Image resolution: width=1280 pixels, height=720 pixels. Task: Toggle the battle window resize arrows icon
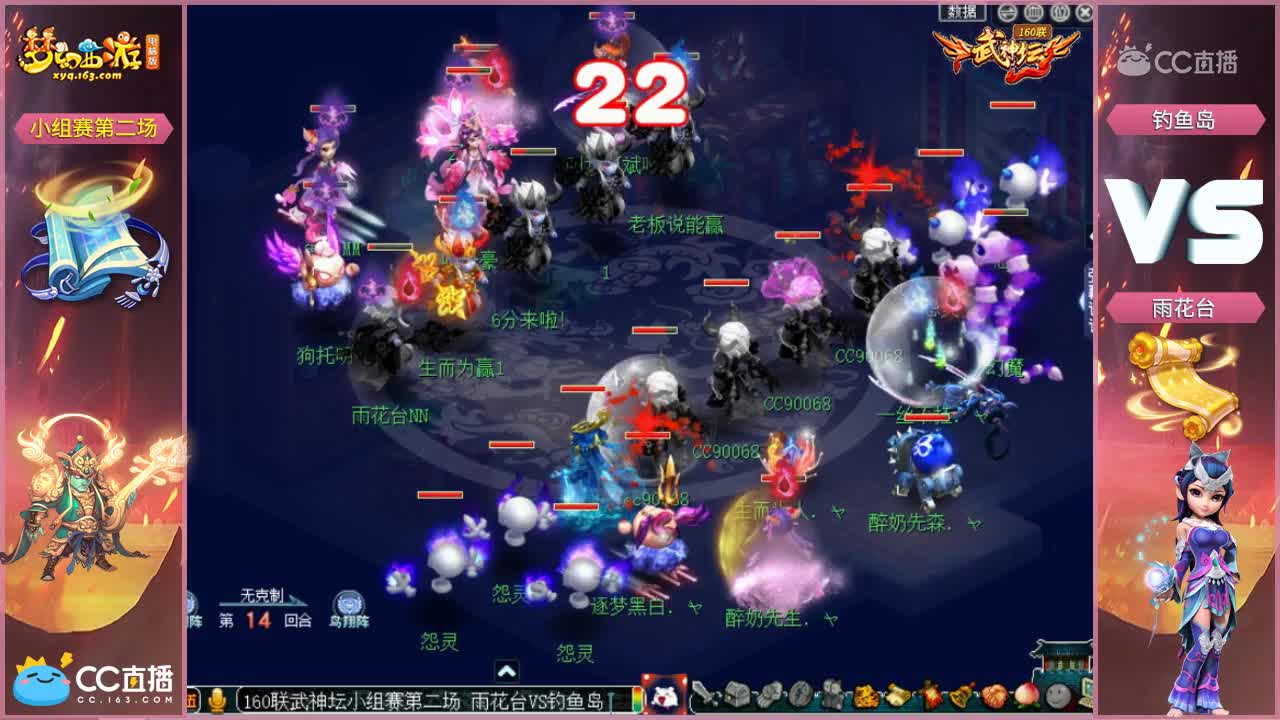(1006, 12)
